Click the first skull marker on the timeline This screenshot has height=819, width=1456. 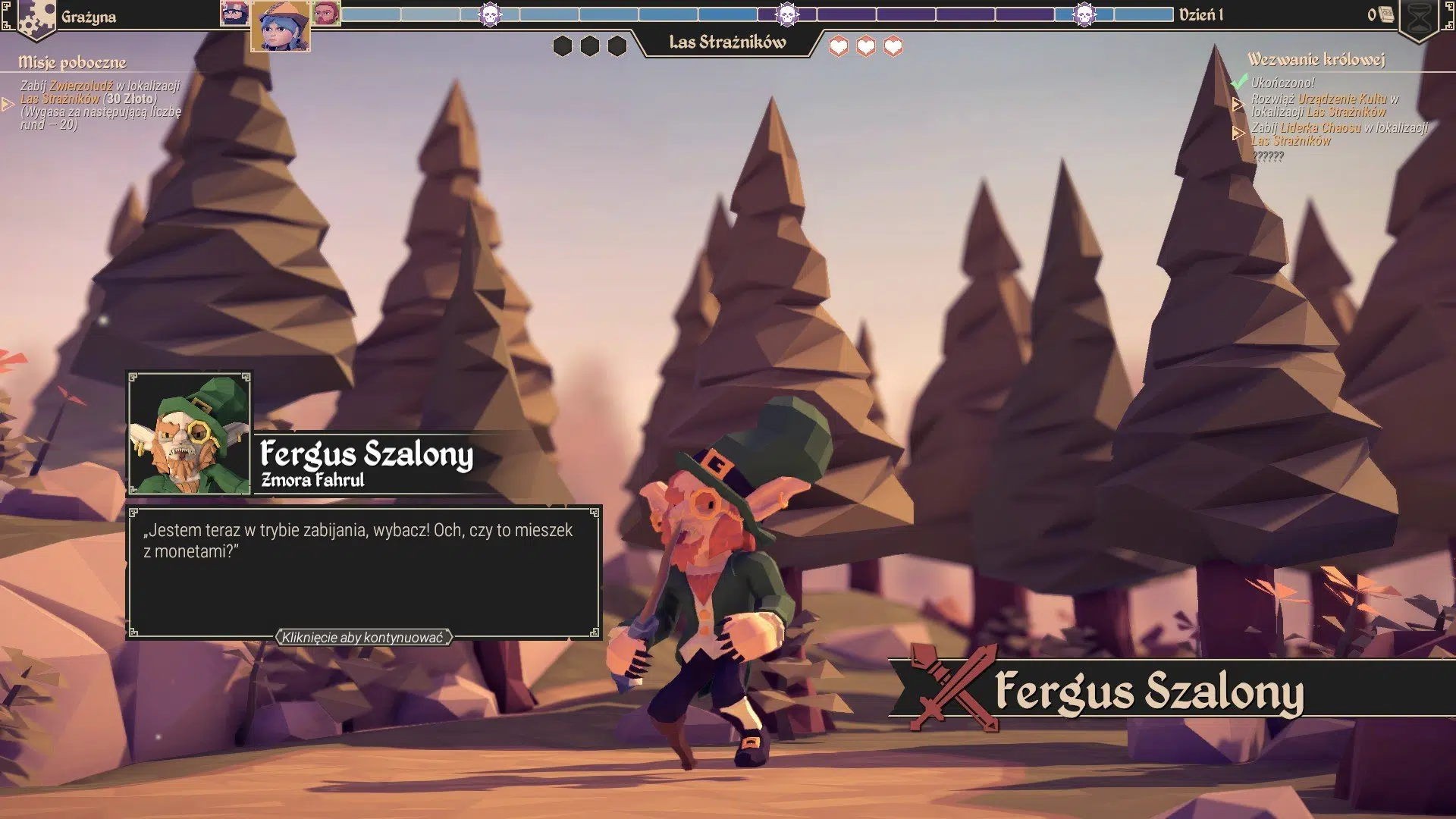(x=491, y=14)
